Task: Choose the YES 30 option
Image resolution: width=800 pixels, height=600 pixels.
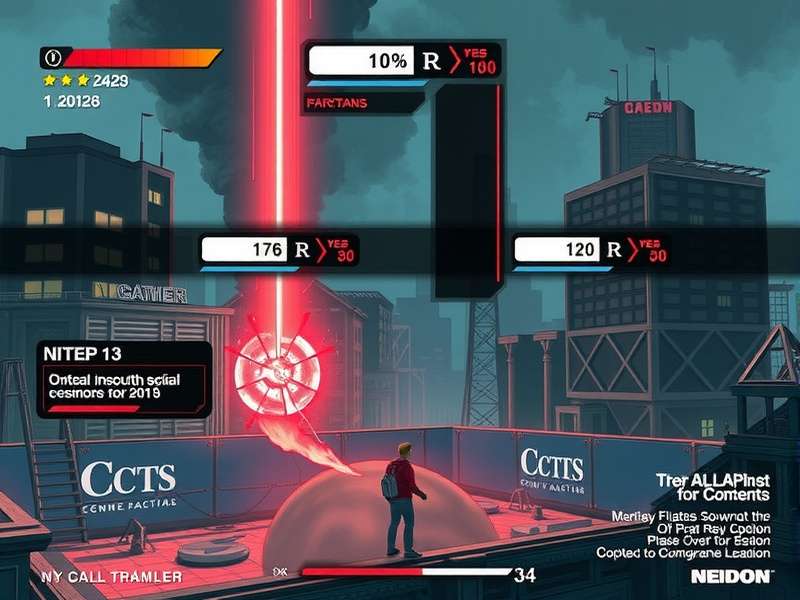Action: pos(338,250)
